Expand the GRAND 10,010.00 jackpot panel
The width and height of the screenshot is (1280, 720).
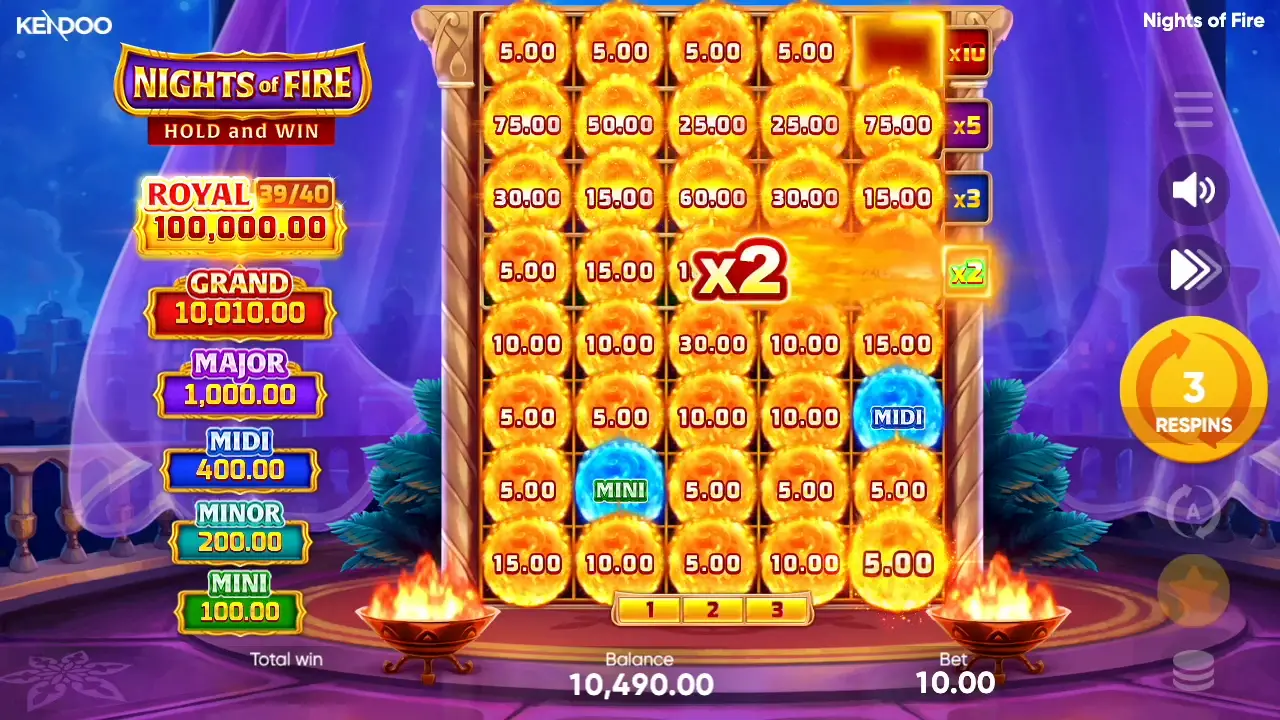[x=240, y=300]
